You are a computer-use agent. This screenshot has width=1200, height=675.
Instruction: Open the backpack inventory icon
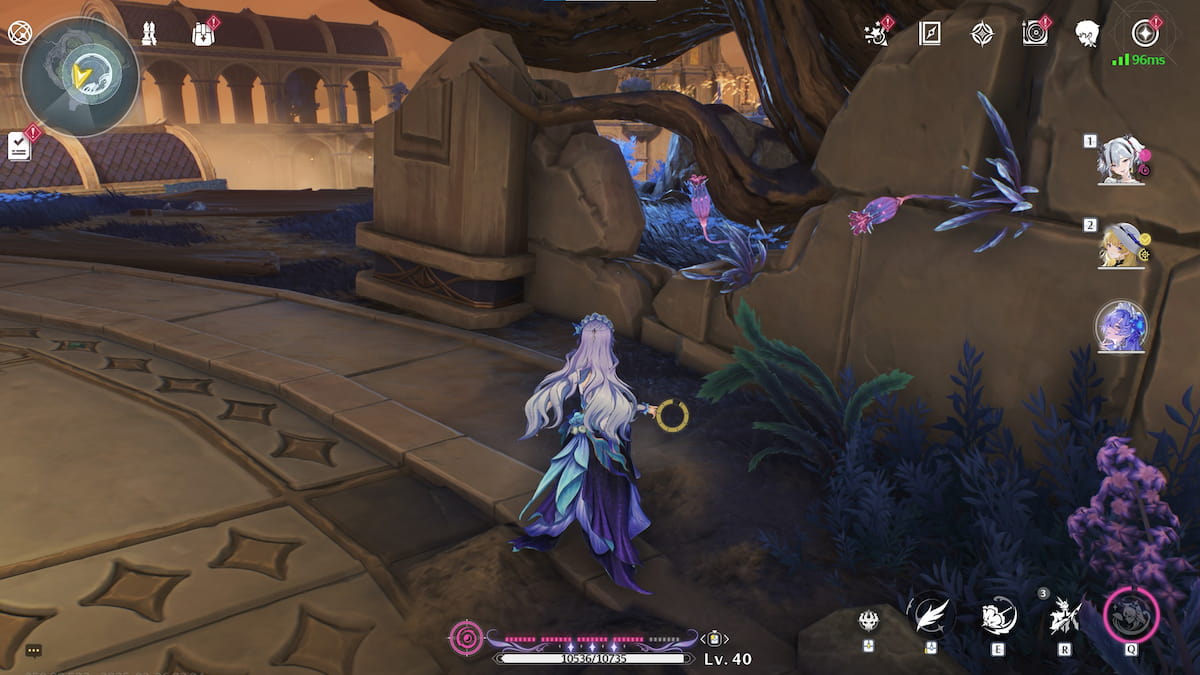coord(202,34)
